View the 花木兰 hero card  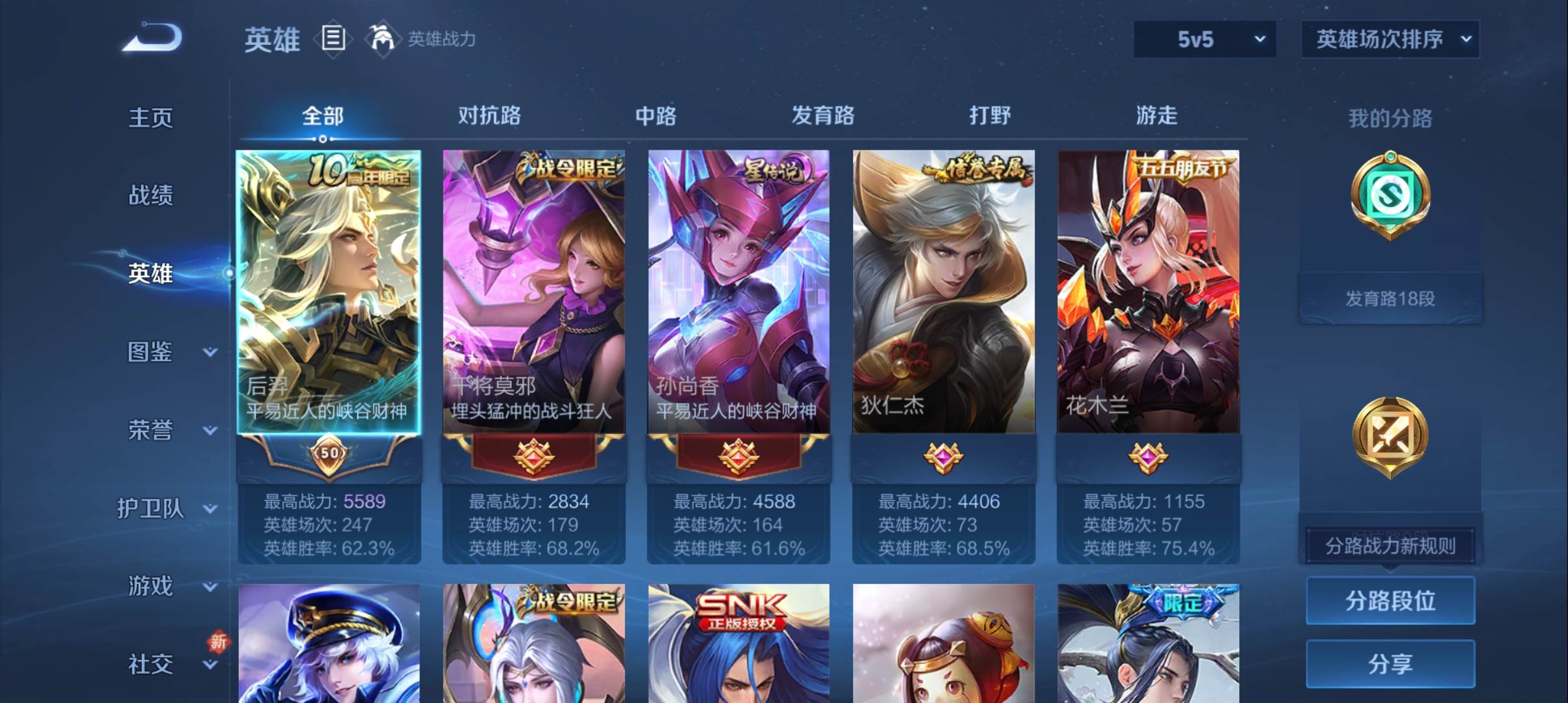click(1148, 293)
